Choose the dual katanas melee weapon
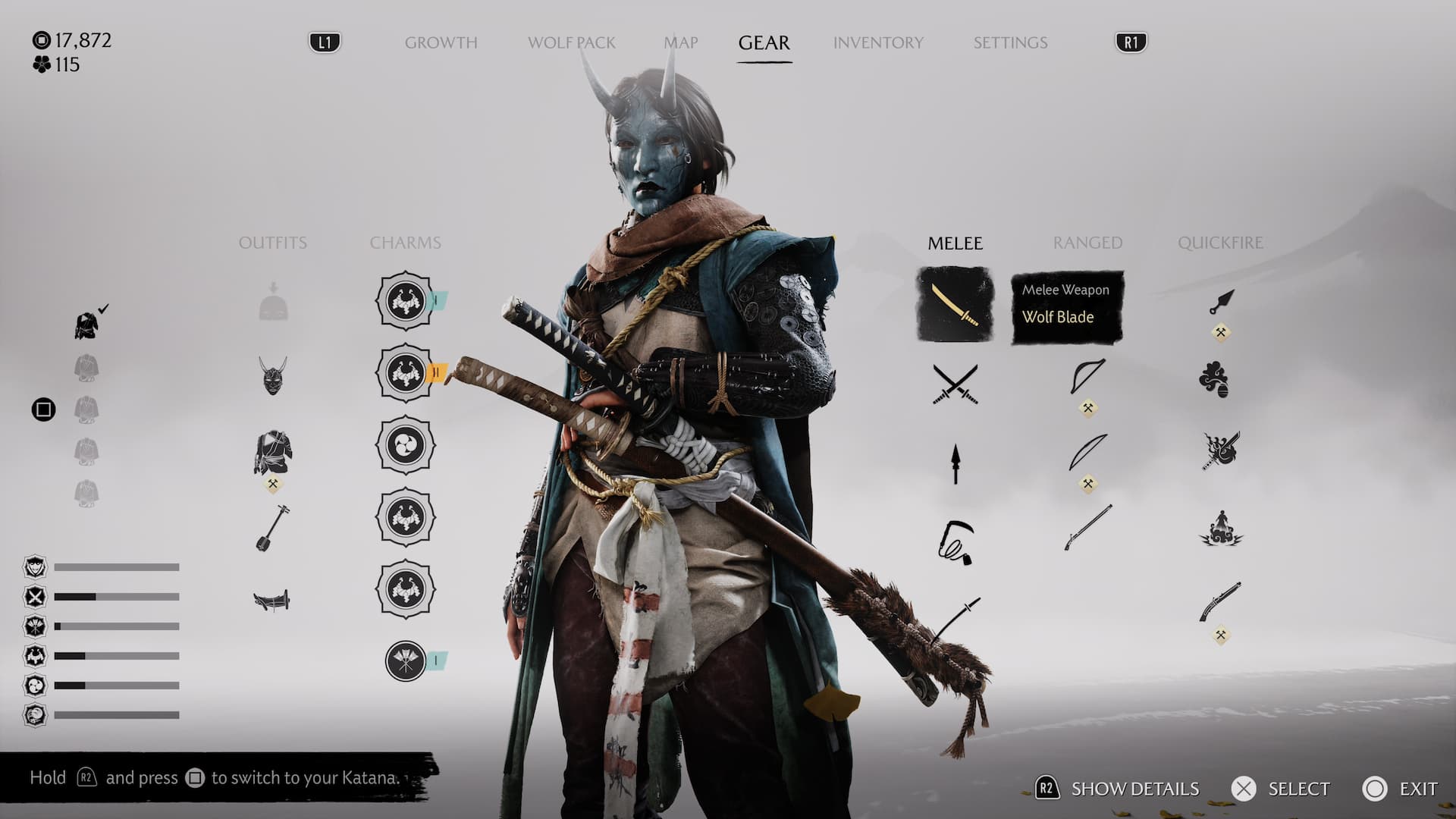The width and height of the screenshot is (1456, 819). pos(955,384)
